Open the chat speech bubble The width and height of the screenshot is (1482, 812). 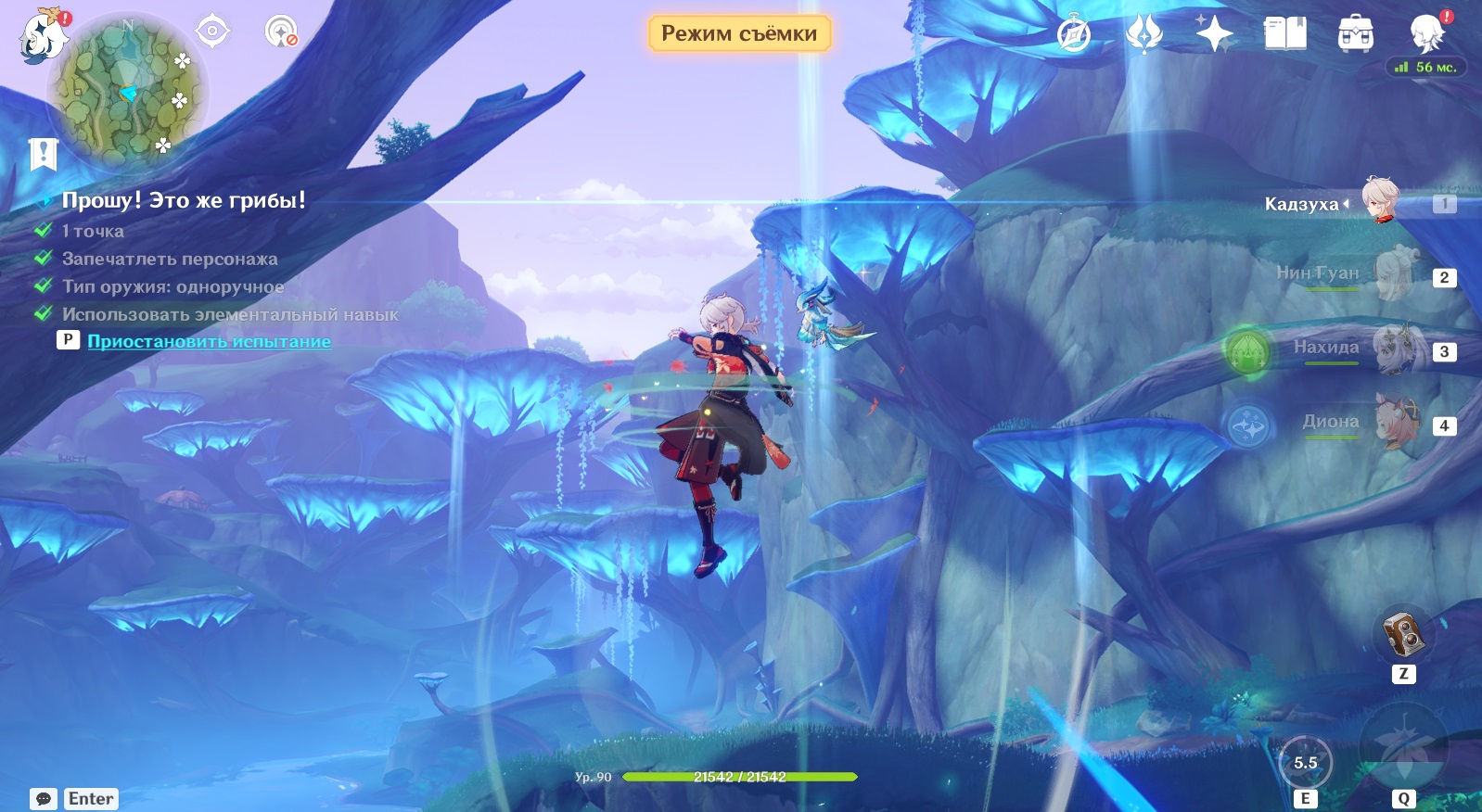(44, 799)
